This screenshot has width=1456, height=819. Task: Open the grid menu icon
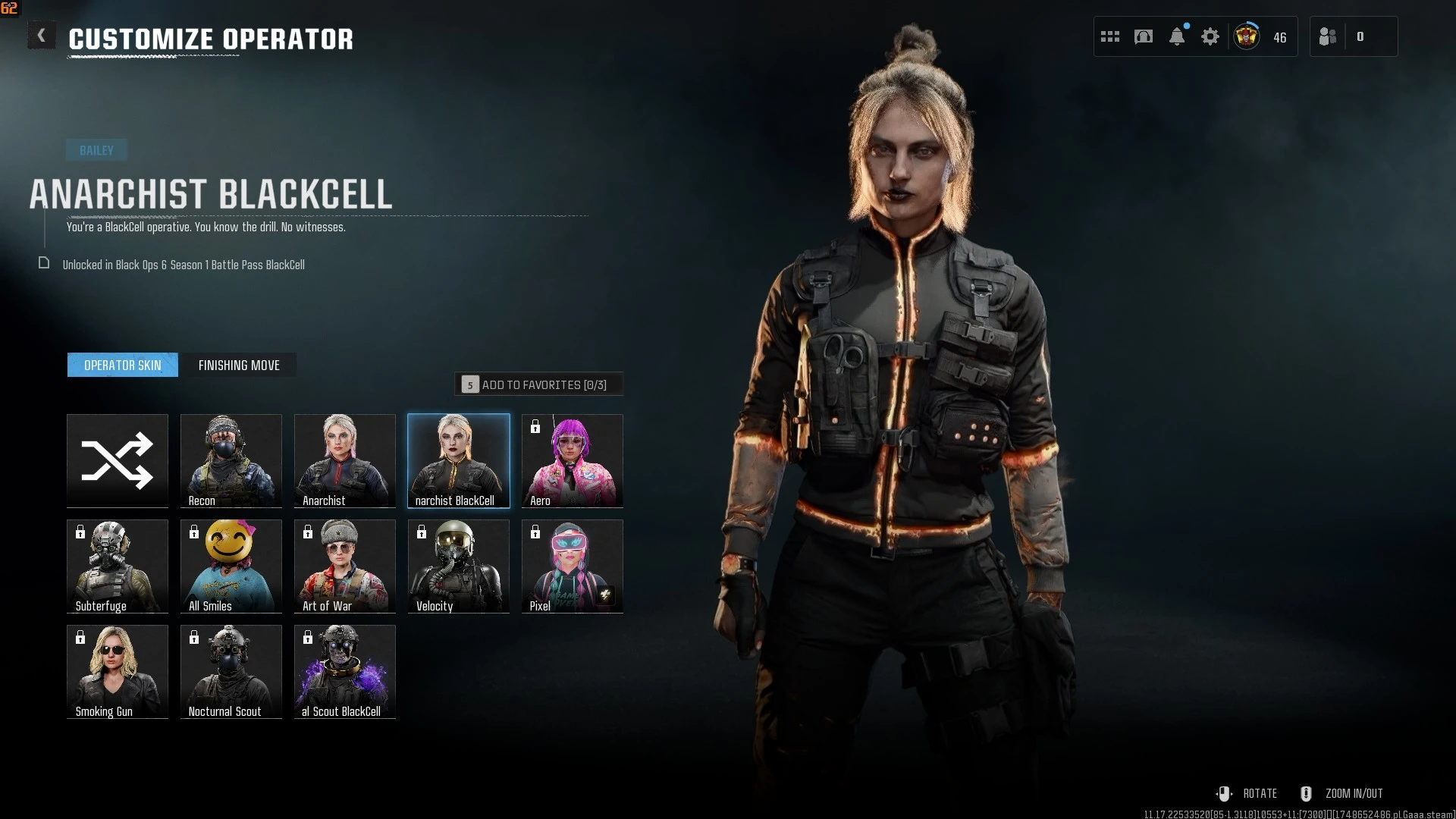coord(1110,36)
